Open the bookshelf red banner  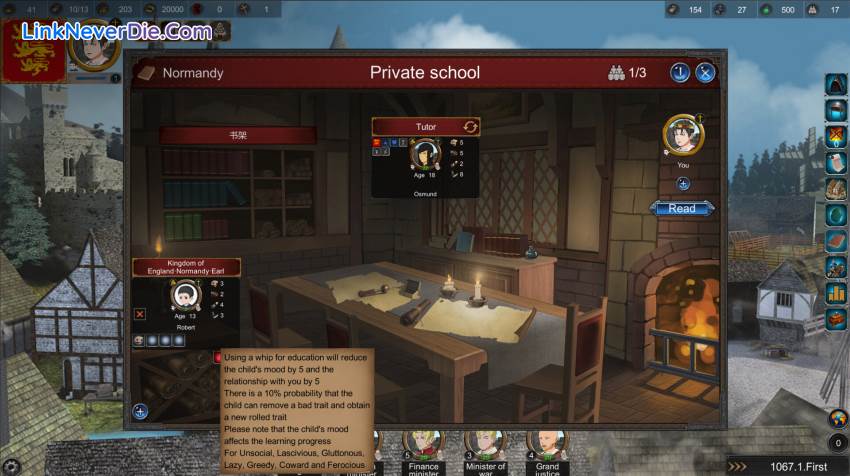point(238,135)
